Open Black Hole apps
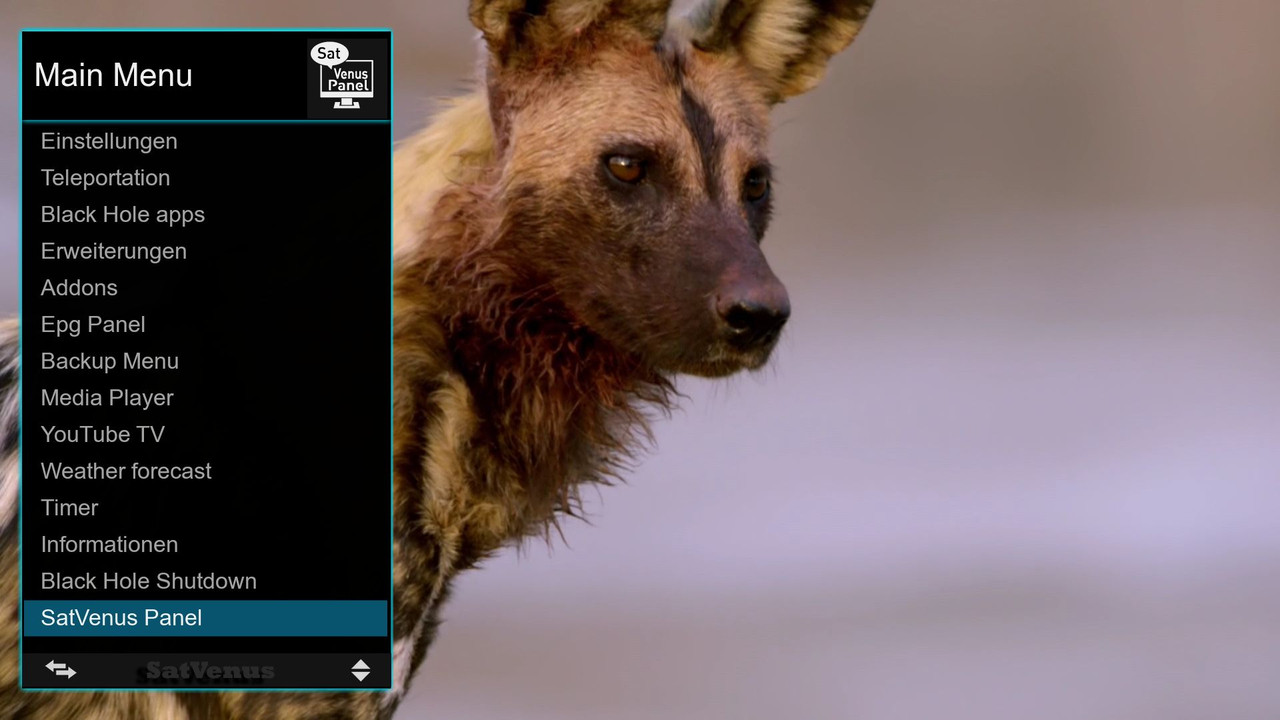1280x720 pixels. (122, 215)
